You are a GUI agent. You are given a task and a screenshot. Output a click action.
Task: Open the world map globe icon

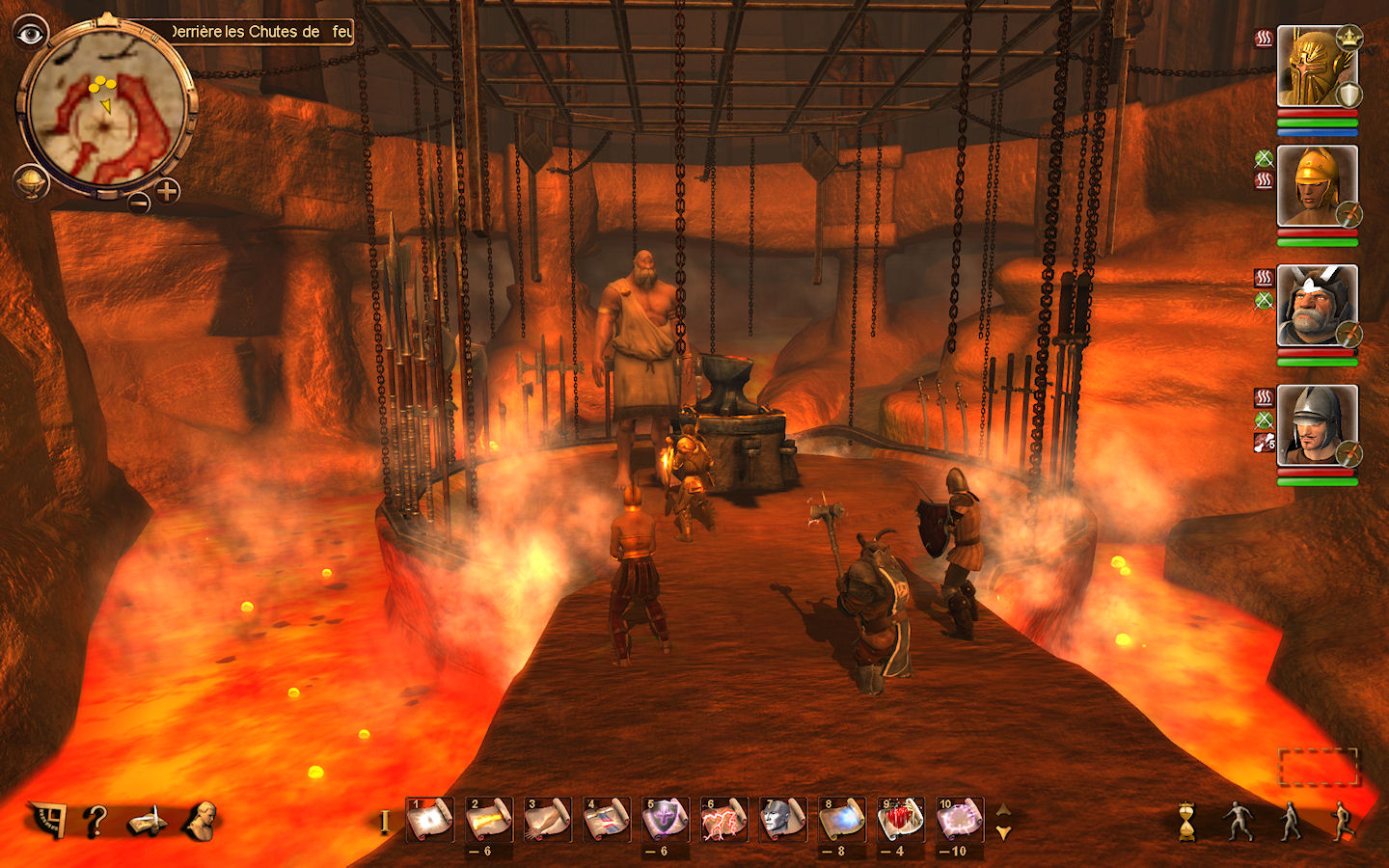pos(31,182)
